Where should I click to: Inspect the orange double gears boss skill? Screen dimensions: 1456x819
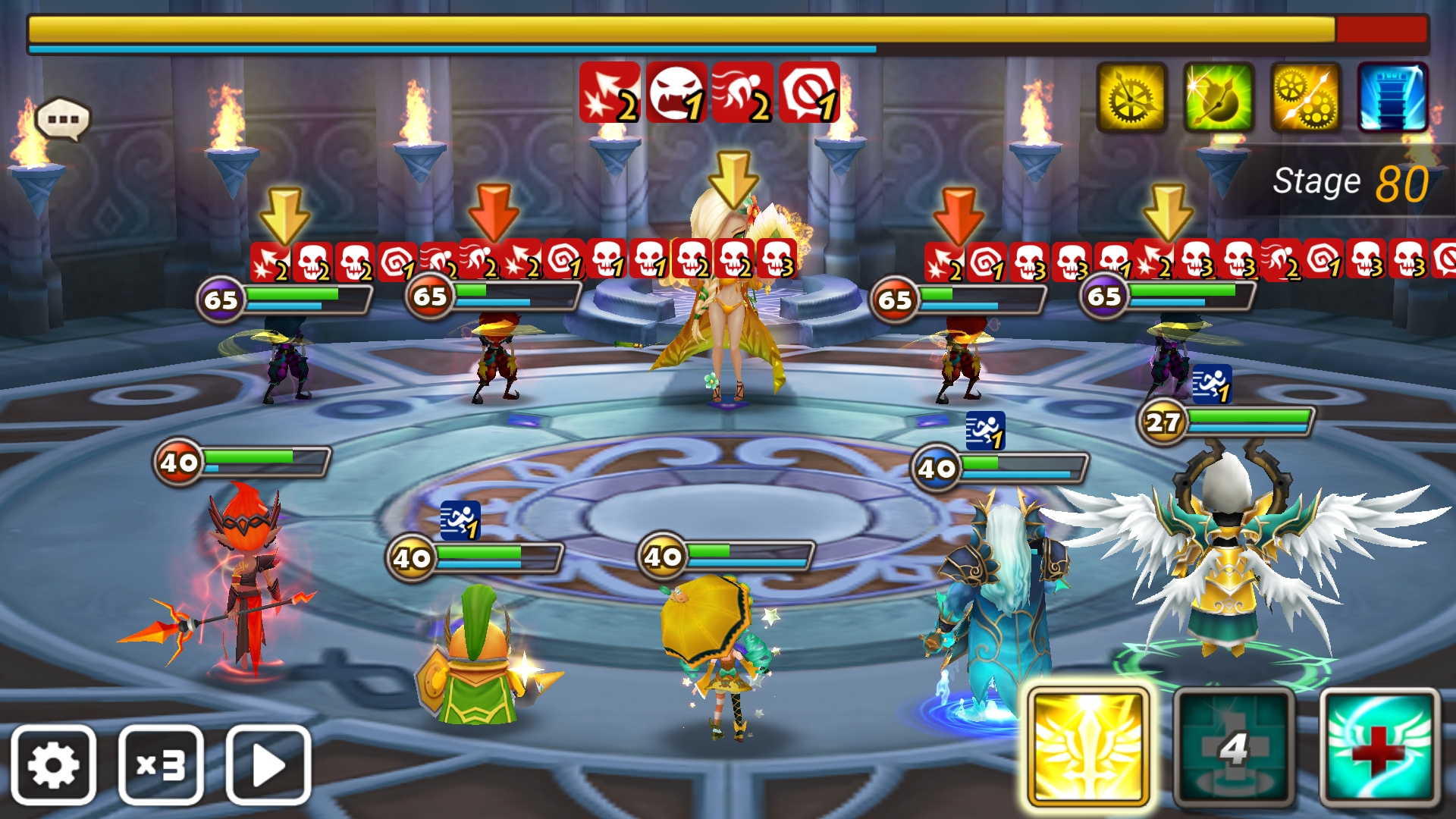(1305, 98)
